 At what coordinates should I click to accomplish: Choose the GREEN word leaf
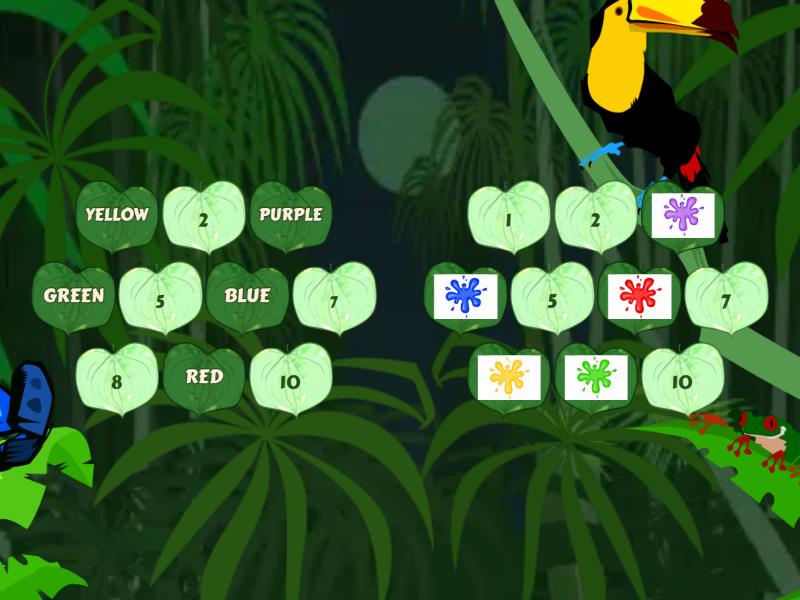coord(74,297)
